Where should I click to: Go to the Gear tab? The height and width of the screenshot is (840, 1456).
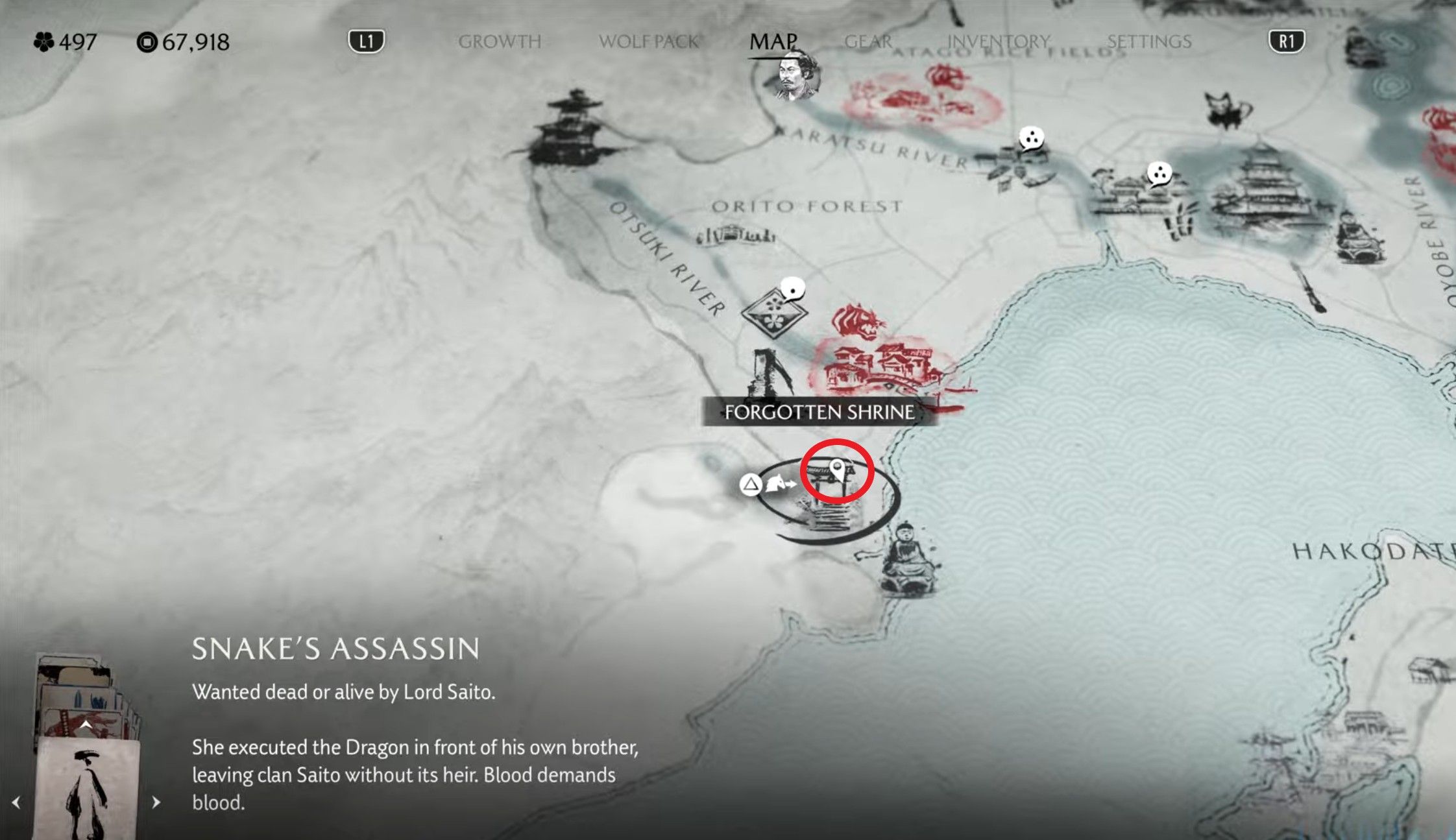pos(868,42)
